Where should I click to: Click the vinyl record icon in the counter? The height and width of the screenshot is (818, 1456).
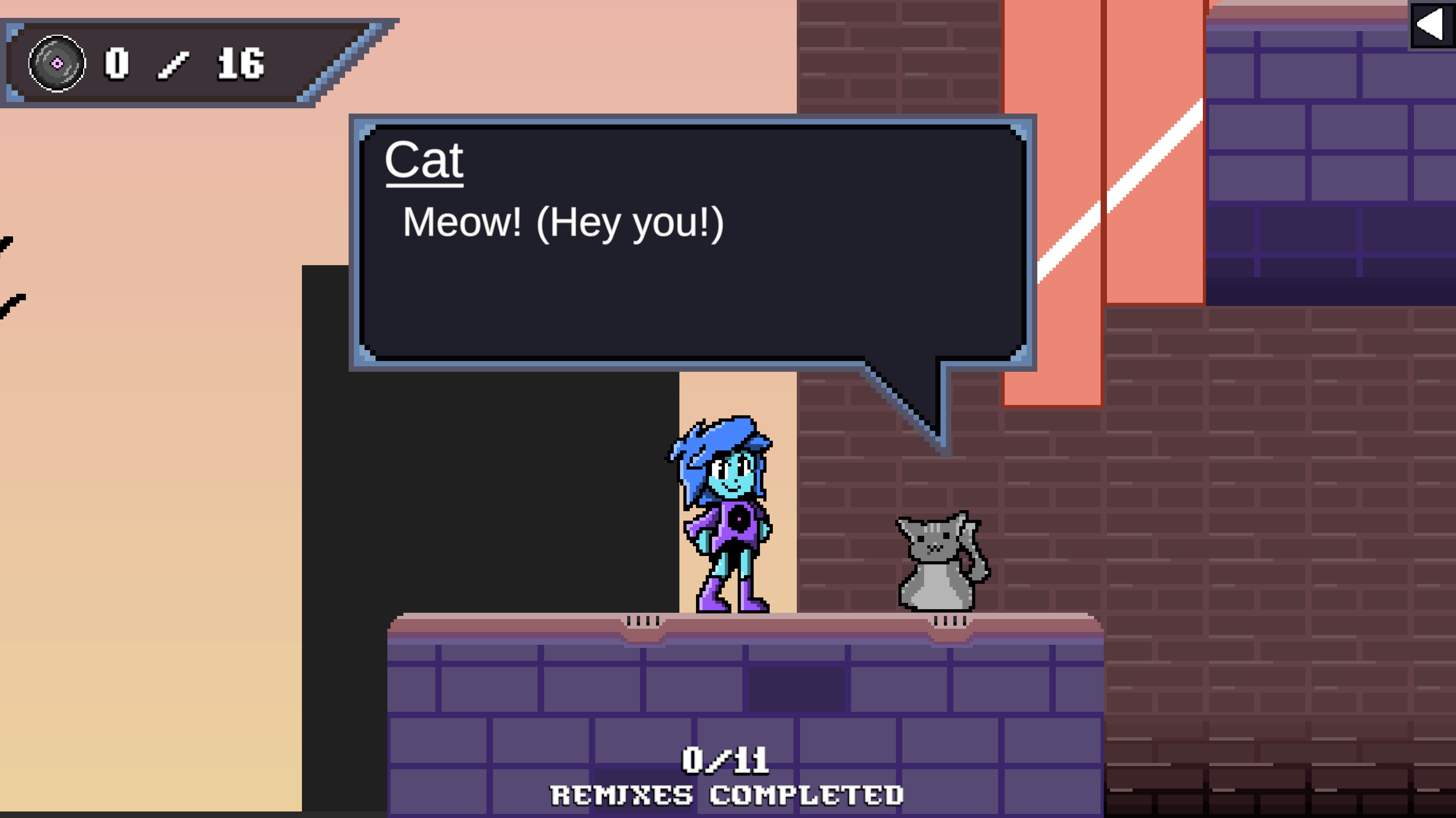57,64
